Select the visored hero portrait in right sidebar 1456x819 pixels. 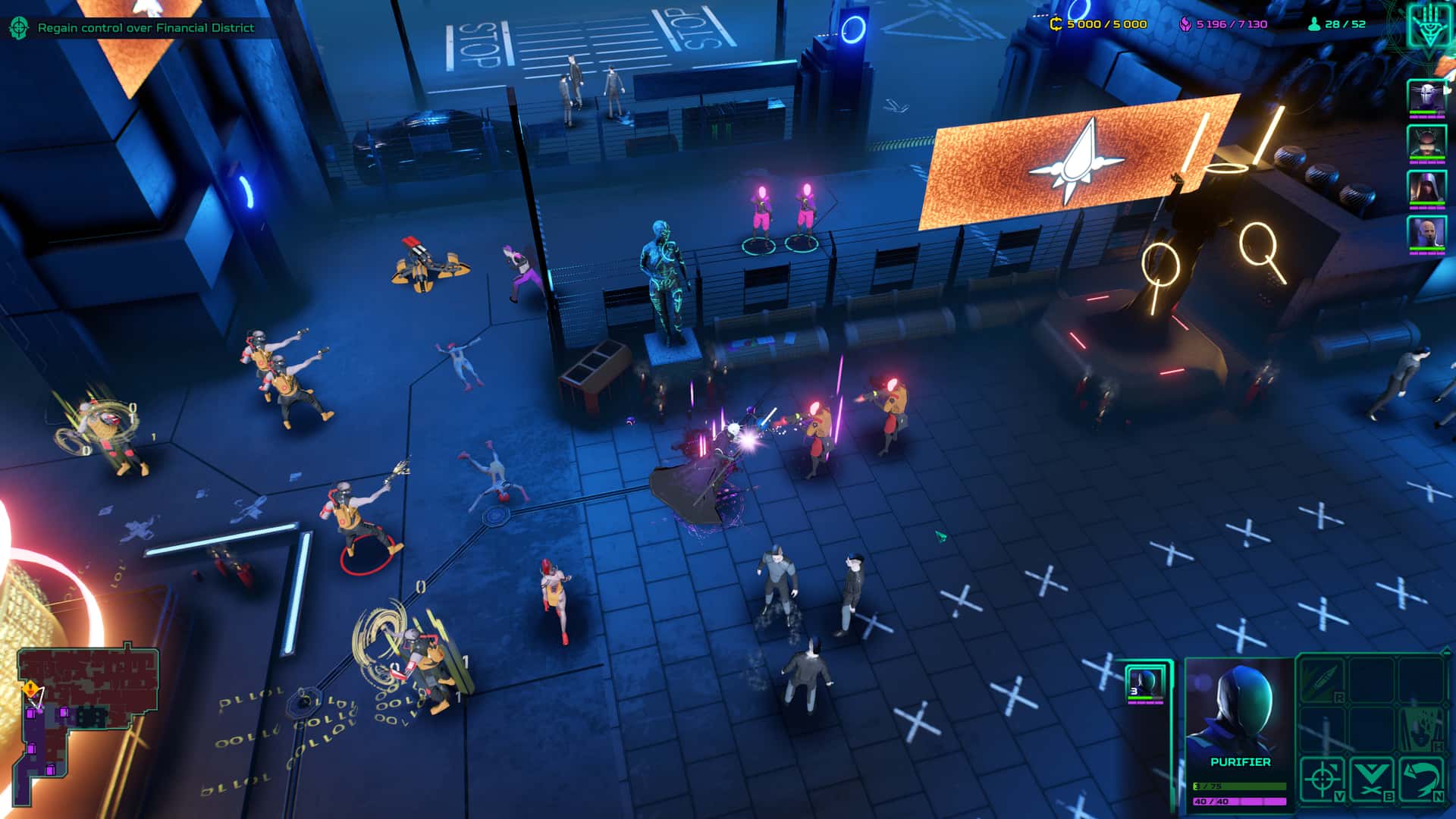(x=1427, y=143)
